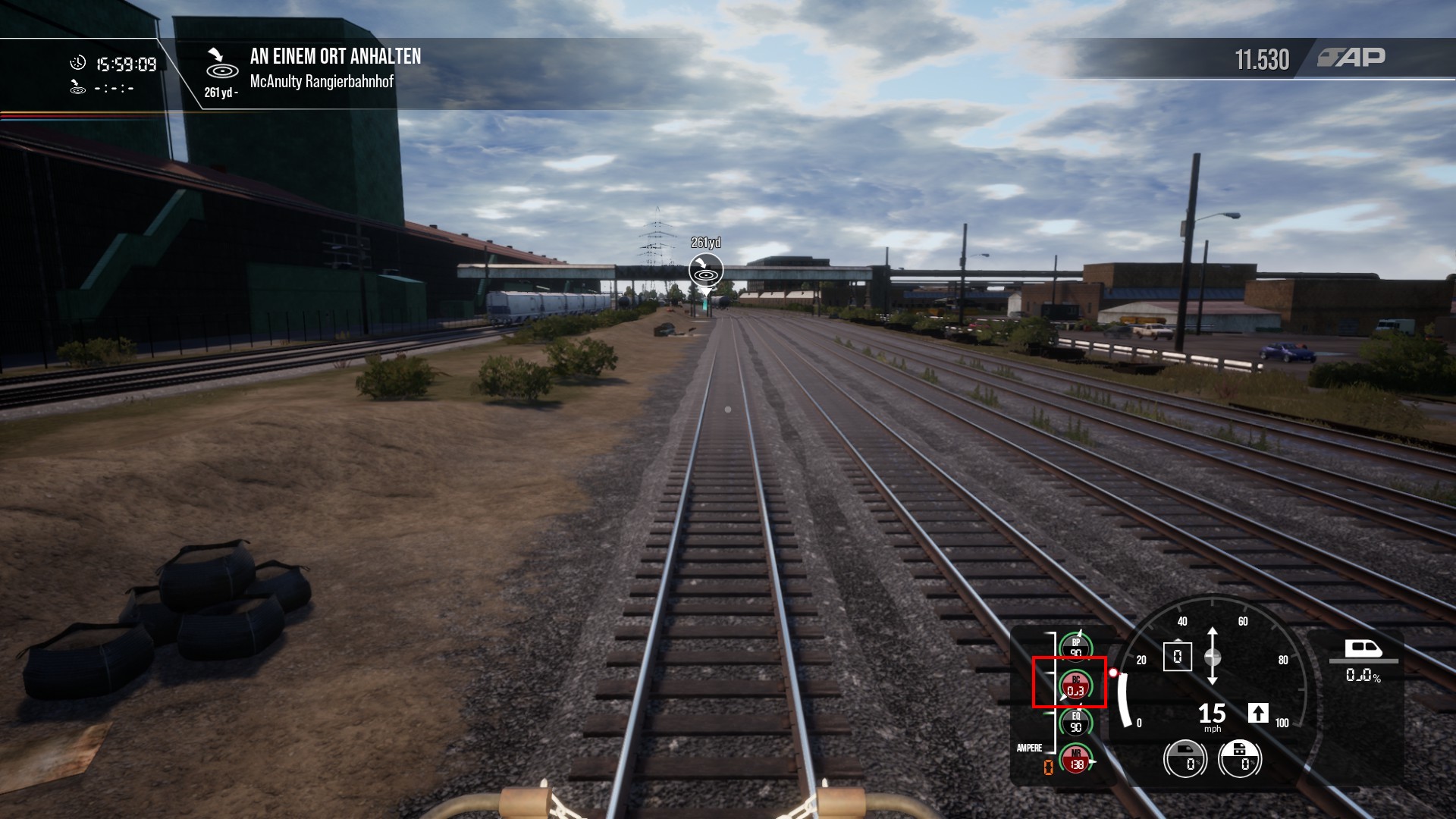Click the forward direction arrow indicator

[x=1258, y=713]
